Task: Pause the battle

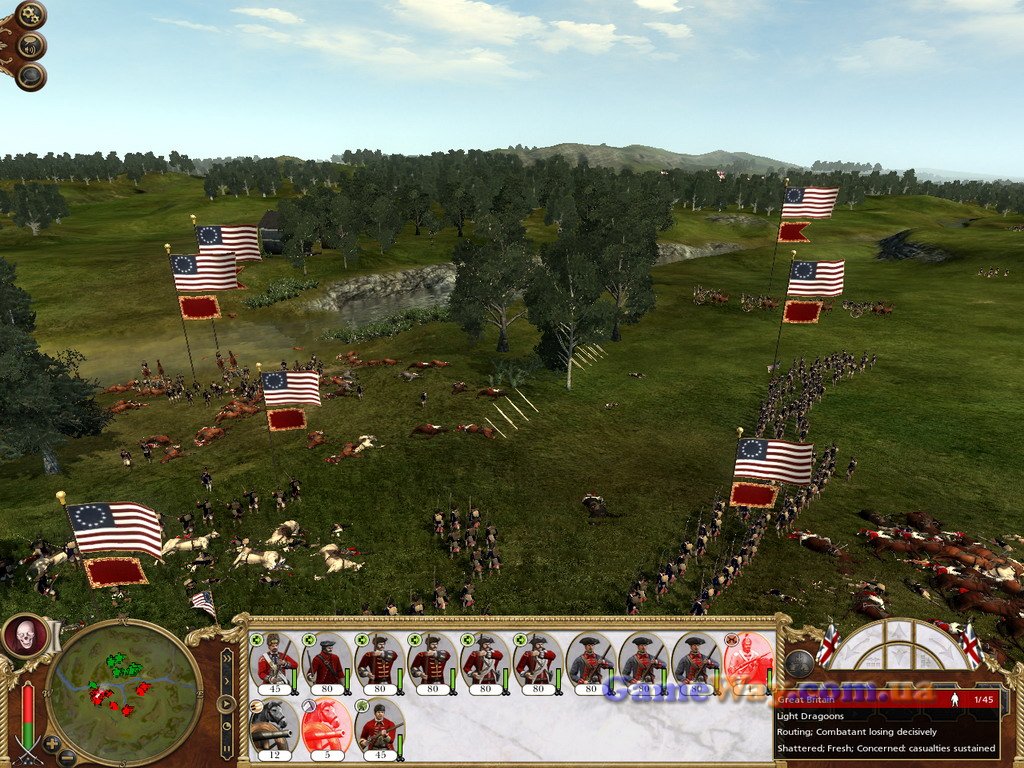Action: 227,746
